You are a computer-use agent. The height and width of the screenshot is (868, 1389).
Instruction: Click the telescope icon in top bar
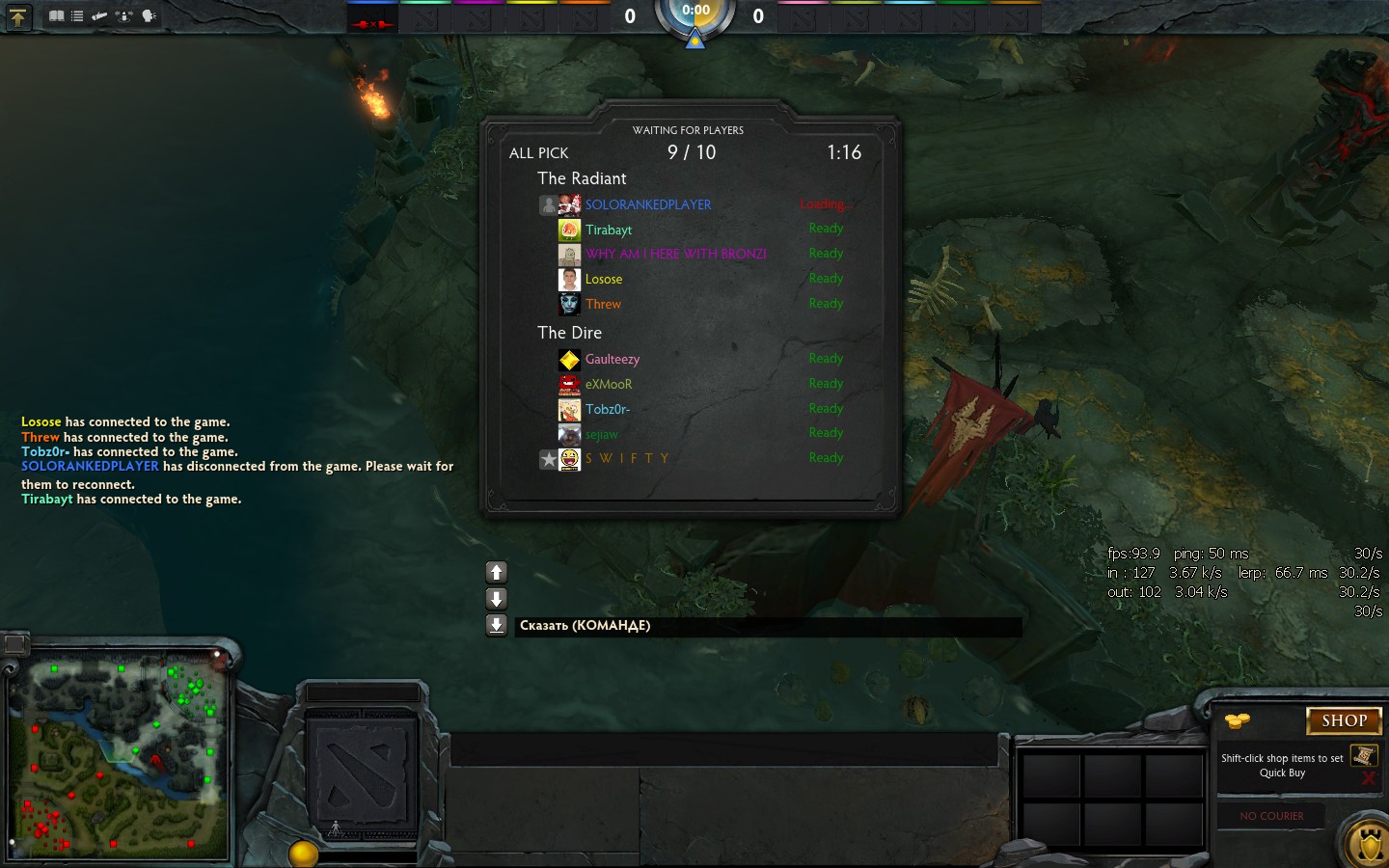pos(99,16)
